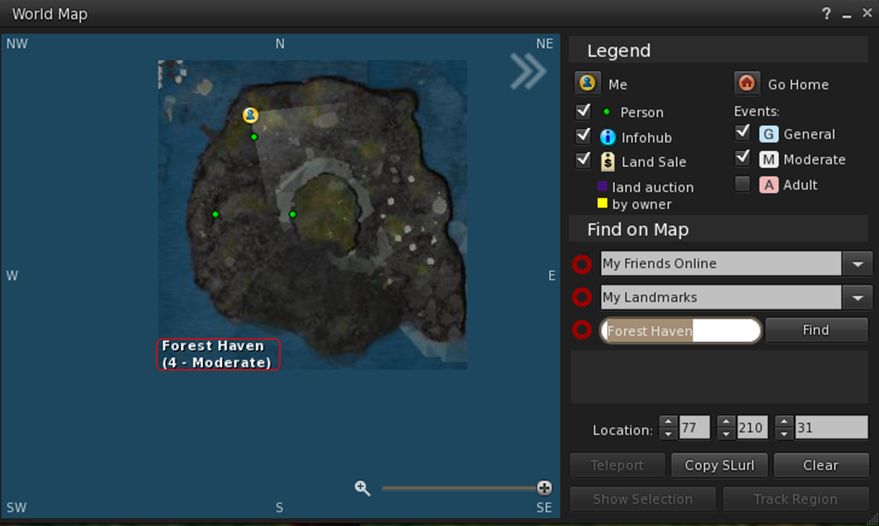Open World Map help question mark
The height and width of the screenshot is (526, 879).
(826, 14)
